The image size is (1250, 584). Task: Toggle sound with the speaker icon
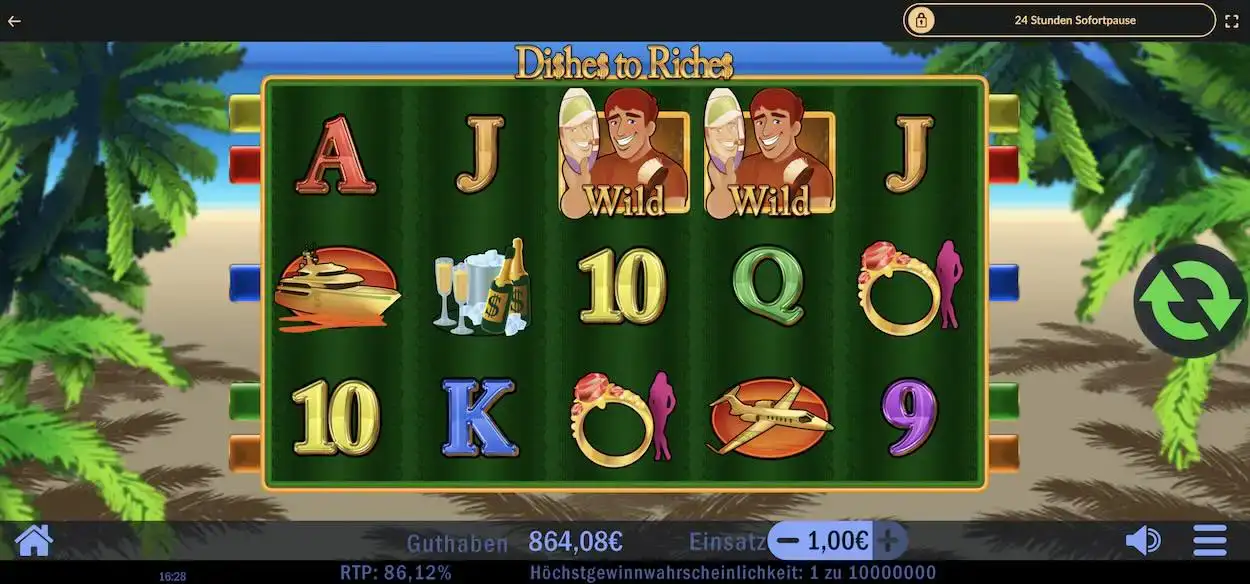click(x=1142, y=541)
